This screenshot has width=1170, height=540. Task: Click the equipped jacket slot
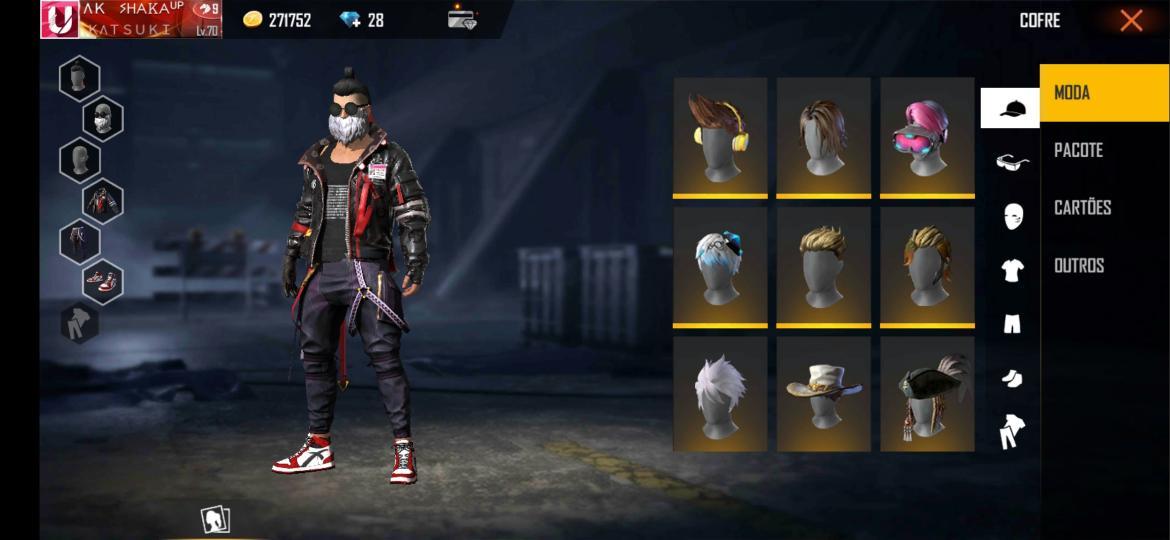point(102,201)
